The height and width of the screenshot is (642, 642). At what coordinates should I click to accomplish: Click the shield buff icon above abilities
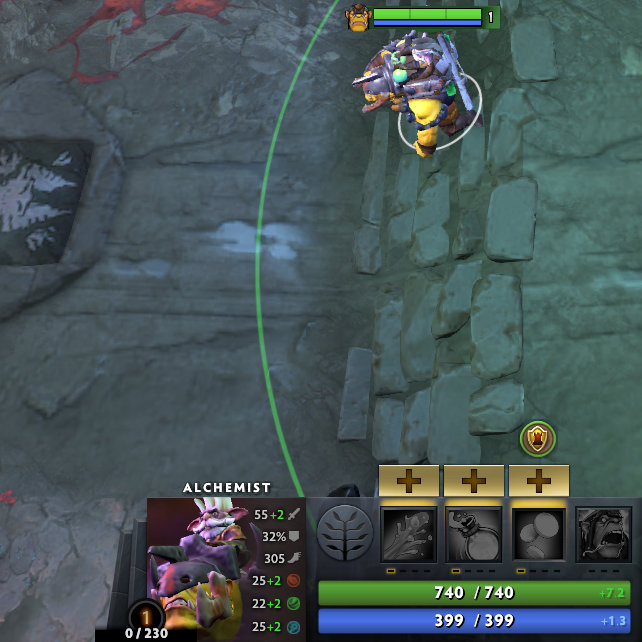(538, 438)
